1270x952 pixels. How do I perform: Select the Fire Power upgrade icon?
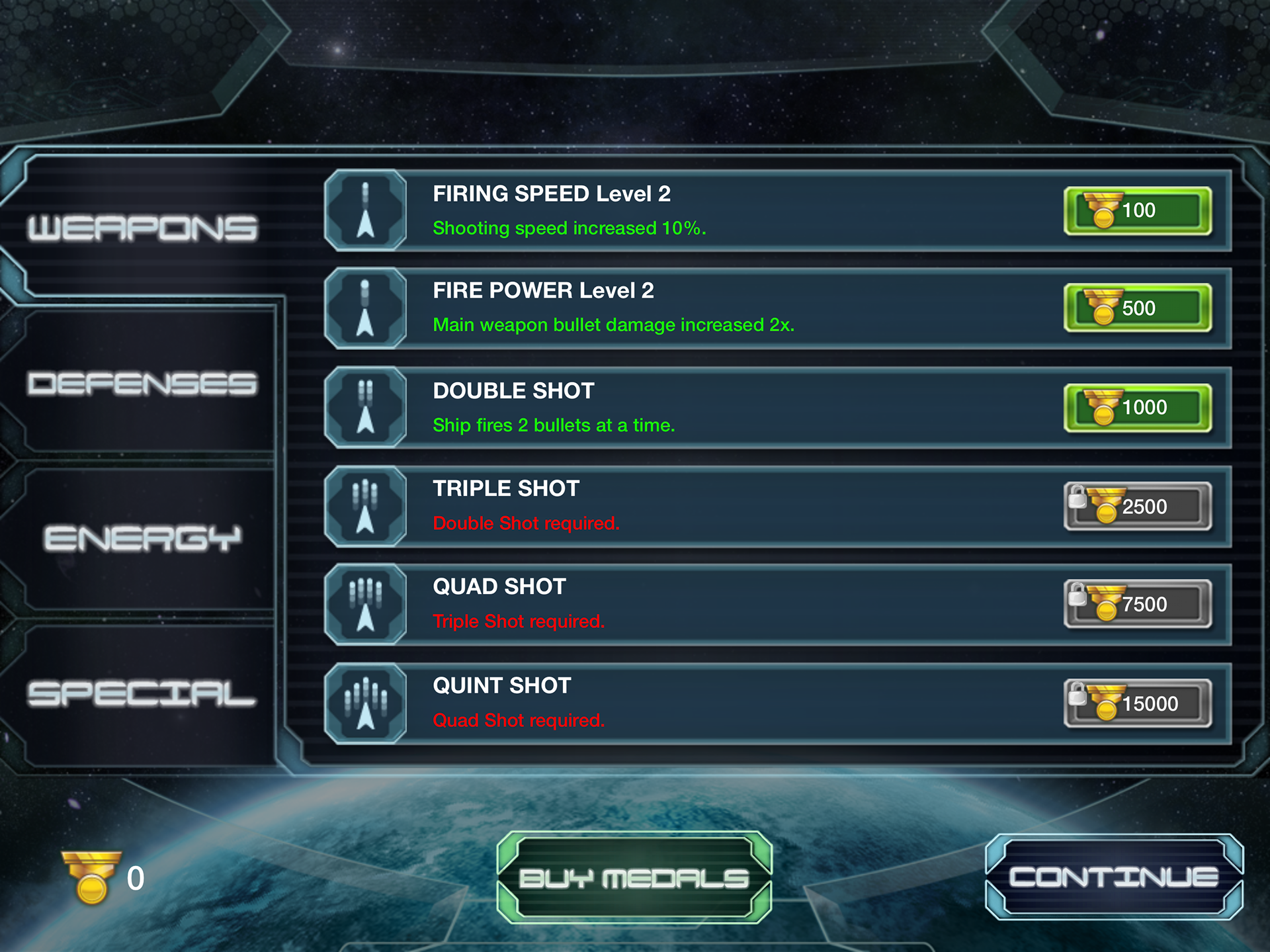click(x=366, y=308)
